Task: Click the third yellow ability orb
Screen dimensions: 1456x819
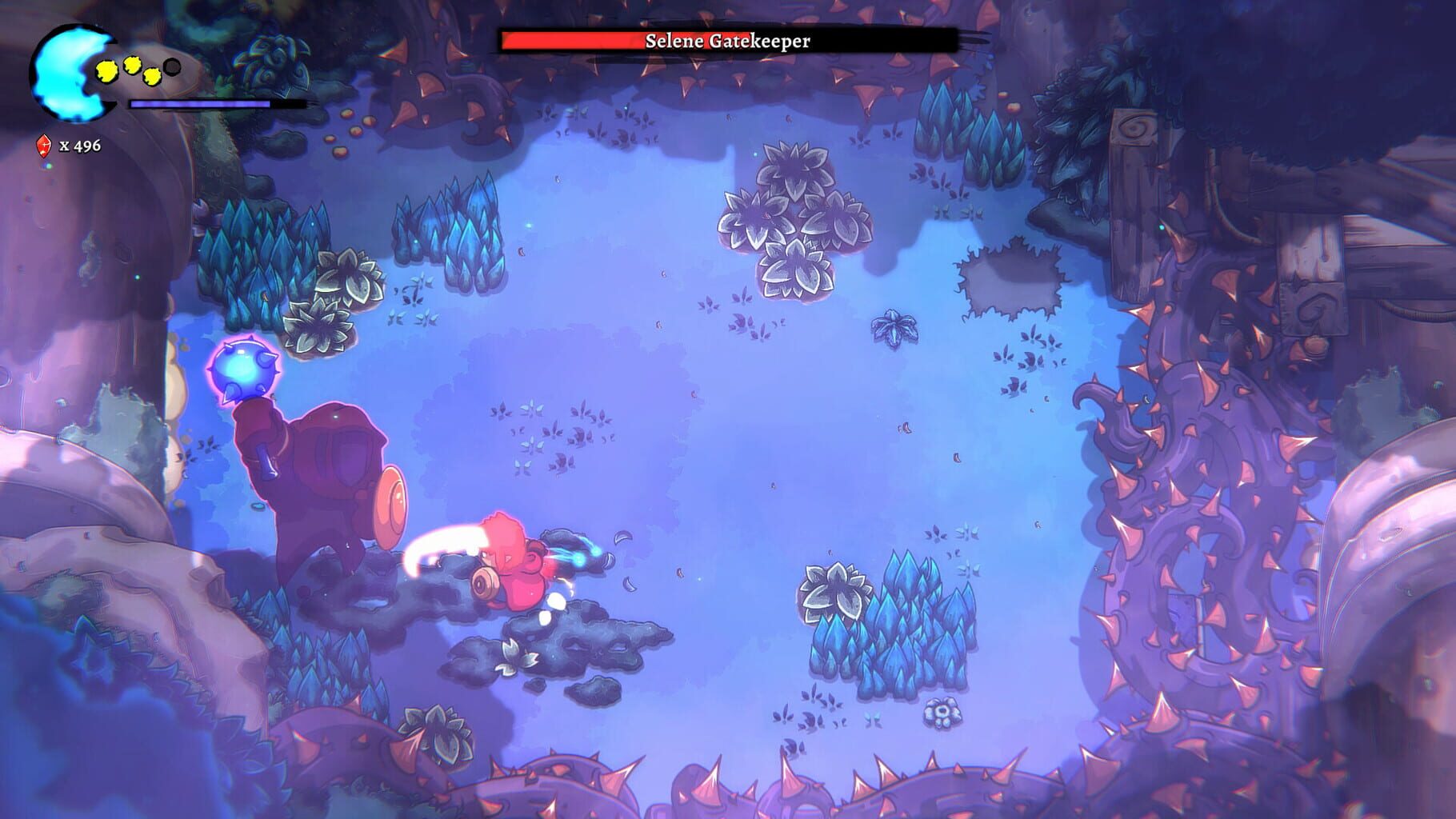Action: 152,77
